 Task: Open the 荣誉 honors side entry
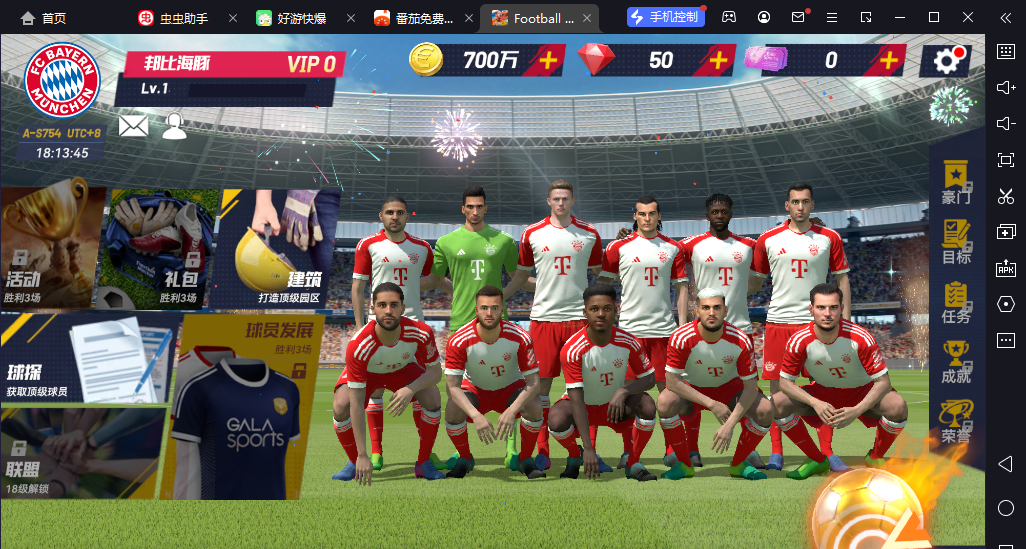[x=956, y=421]
